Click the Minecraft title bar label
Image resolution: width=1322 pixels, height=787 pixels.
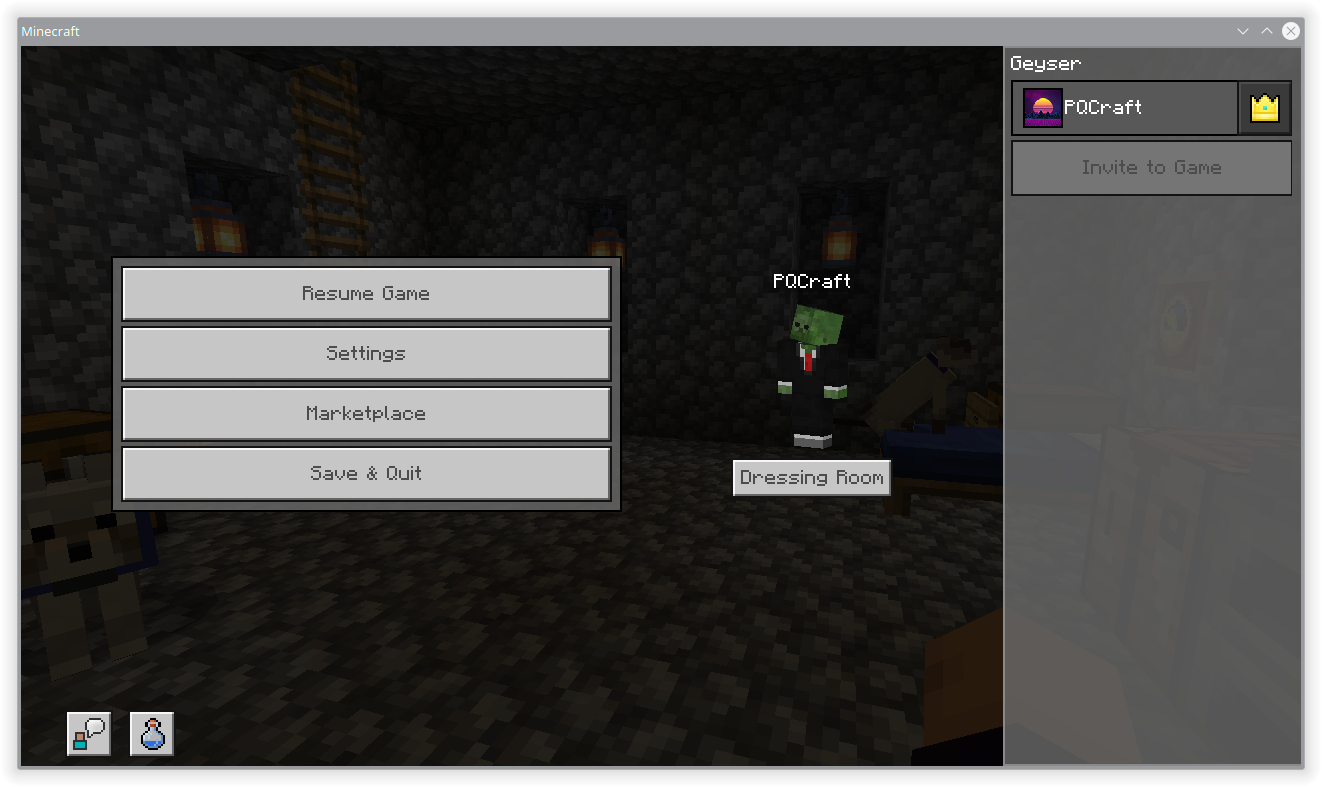coord(50,31)
